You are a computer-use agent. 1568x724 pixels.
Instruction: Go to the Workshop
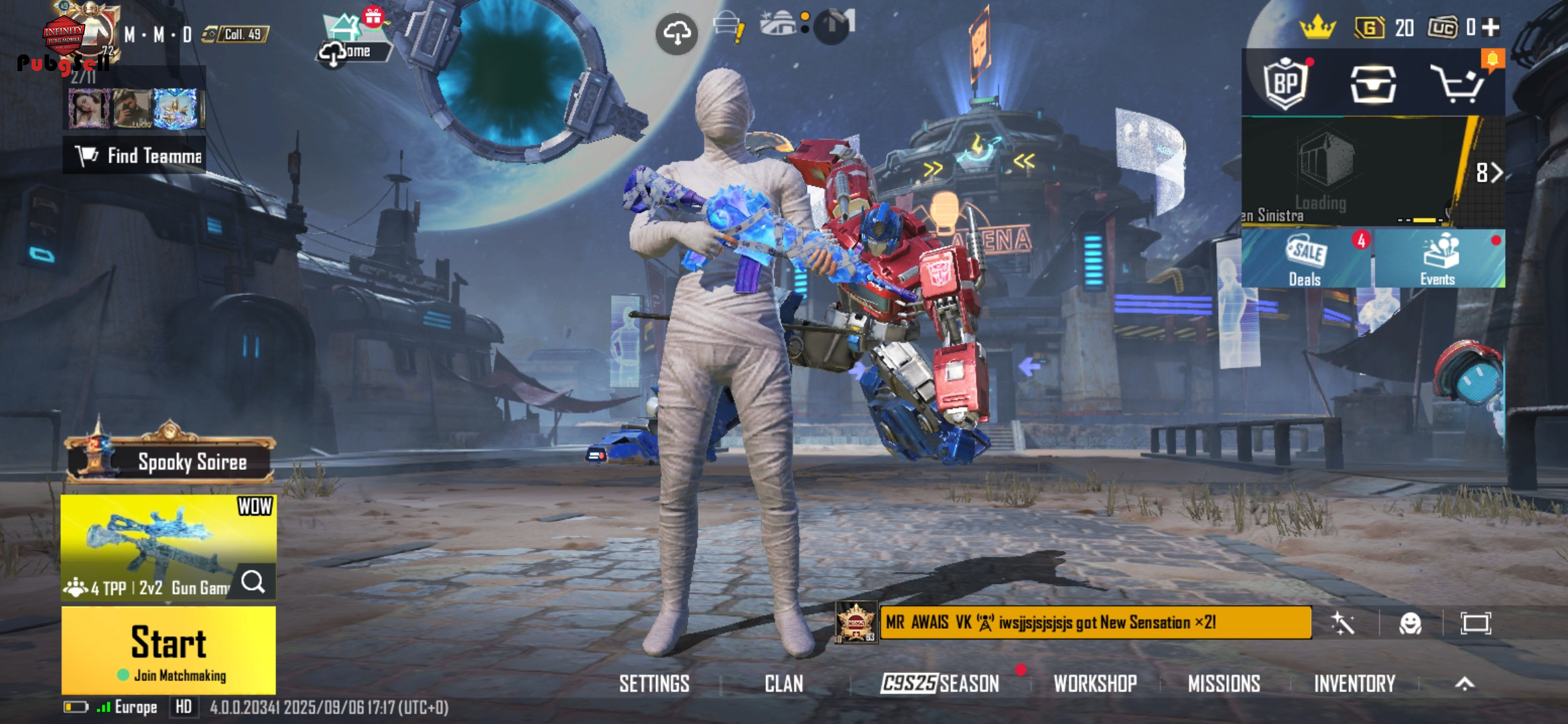tap(1095, 684)
